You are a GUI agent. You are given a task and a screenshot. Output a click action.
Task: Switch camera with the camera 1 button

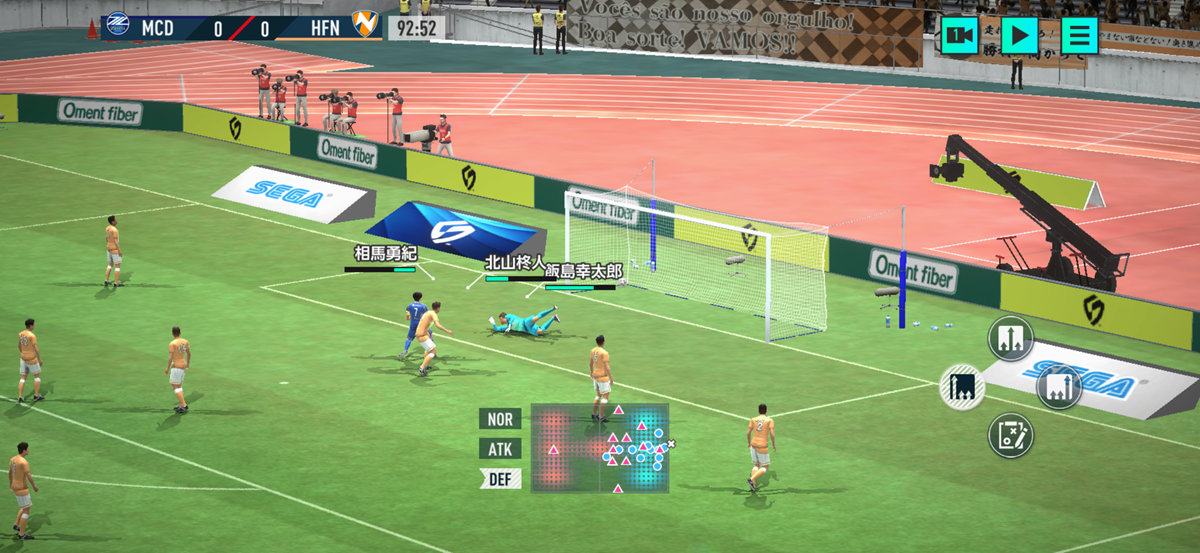point(960,36)
